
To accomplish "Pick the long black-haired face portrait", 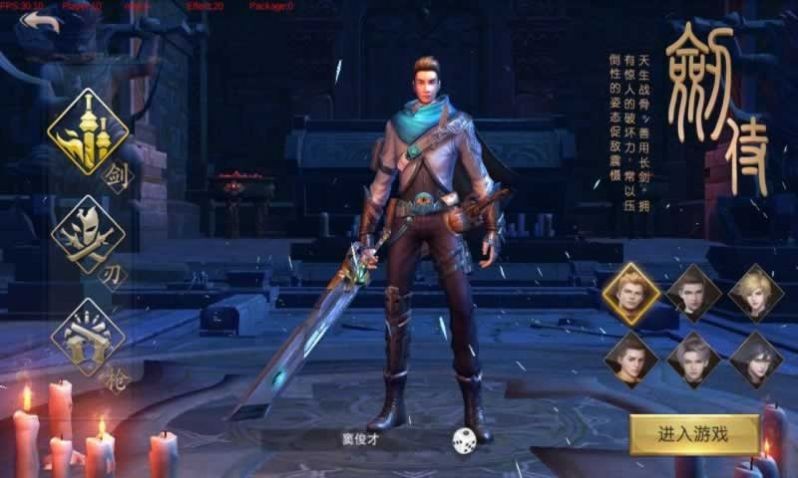I will 755,358.
